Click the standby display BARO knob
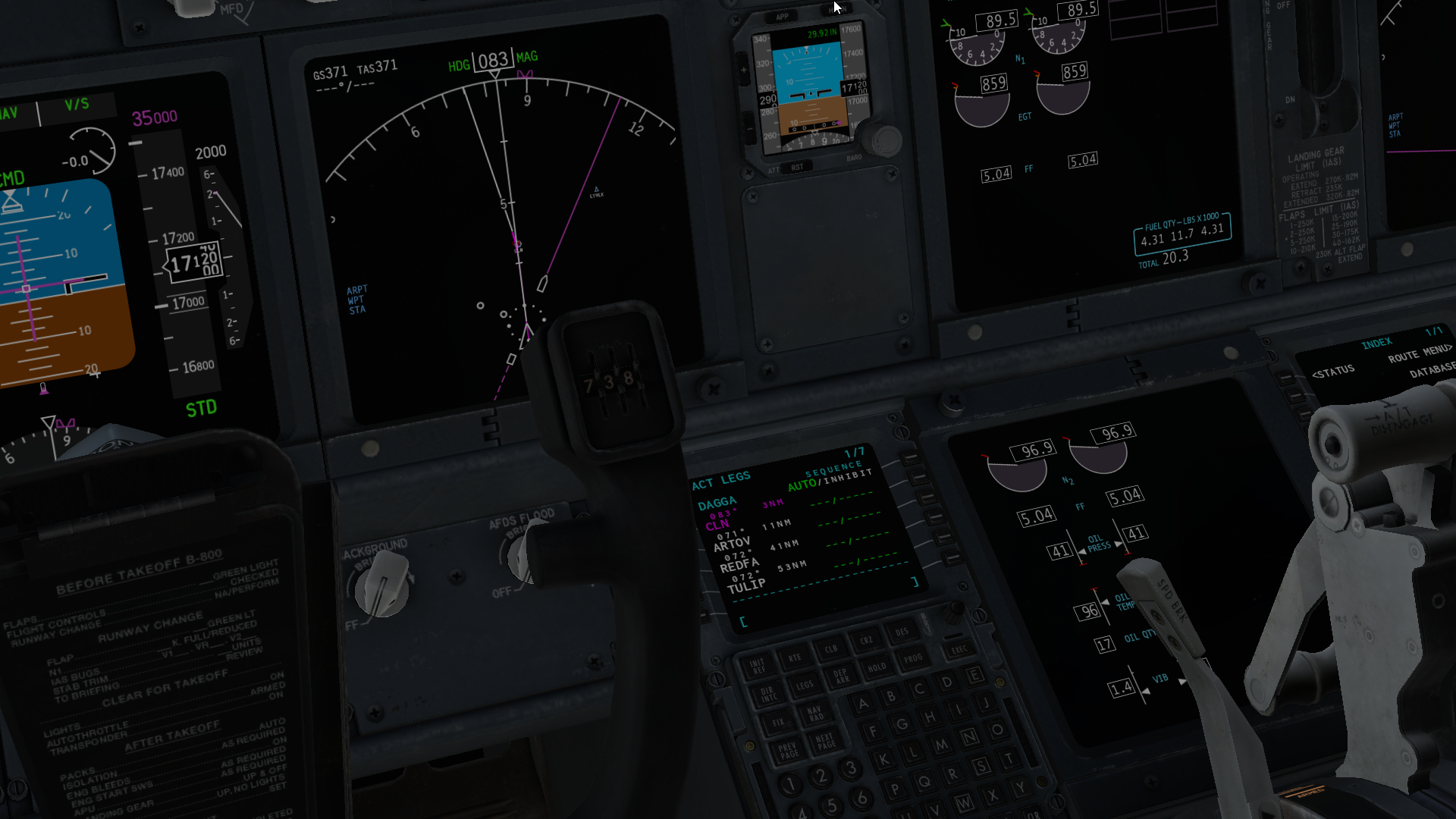Image resolution: width=1456 pixels, height=819 pixels. (884, 140)
